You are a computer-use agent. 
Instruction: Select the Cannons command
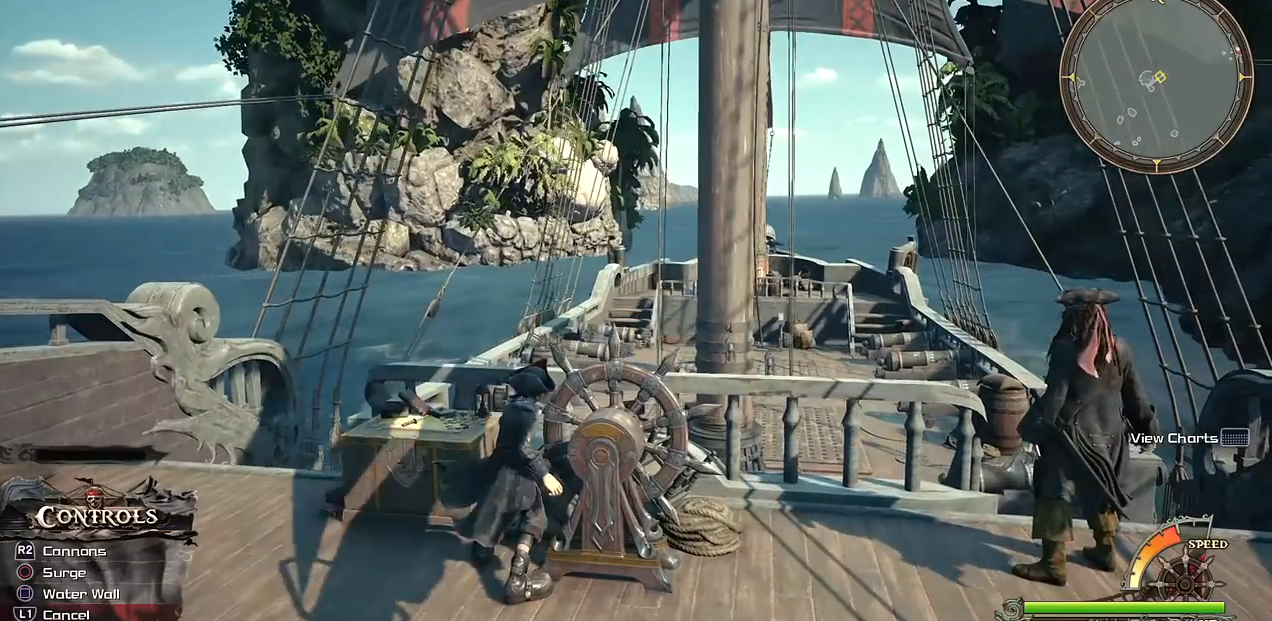73,551
